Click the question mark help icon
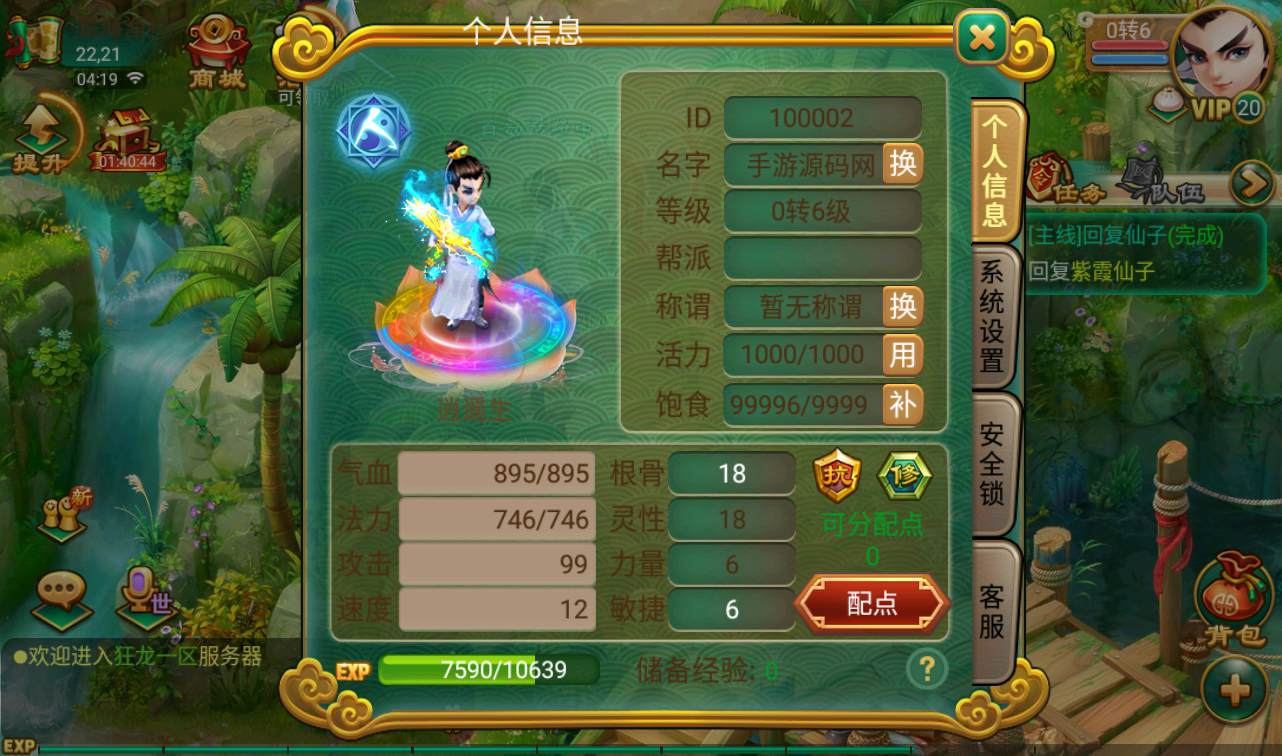 tap(926, 668)
